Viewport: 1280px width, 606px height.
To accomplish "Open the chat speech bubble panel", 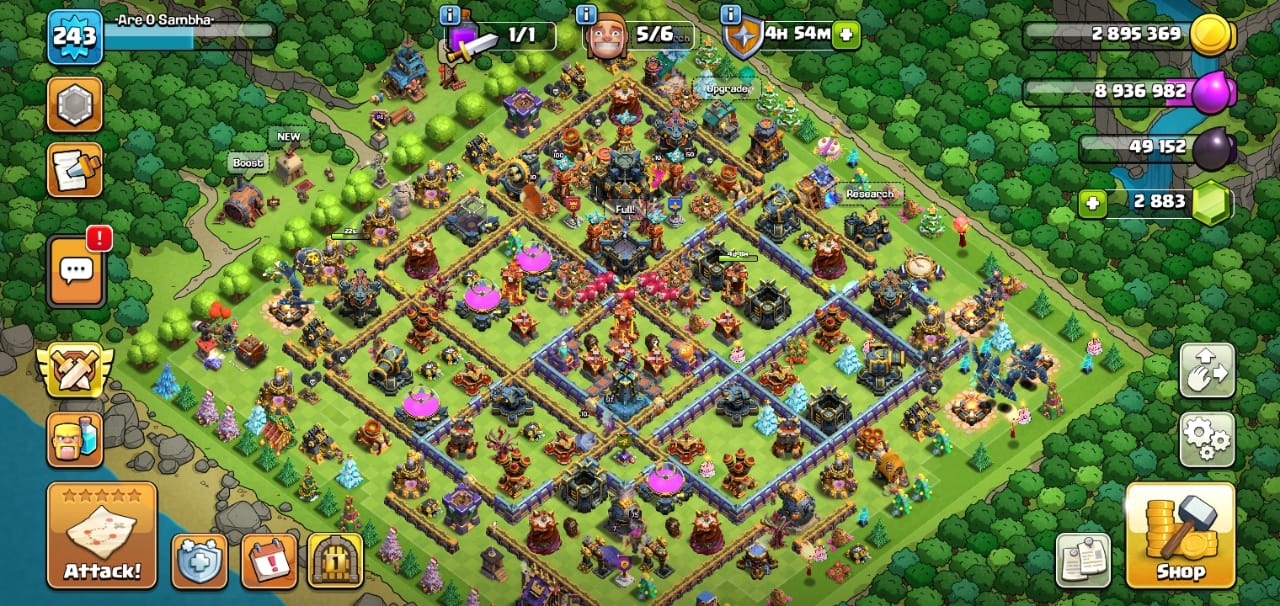I will (x=76, y=271).
